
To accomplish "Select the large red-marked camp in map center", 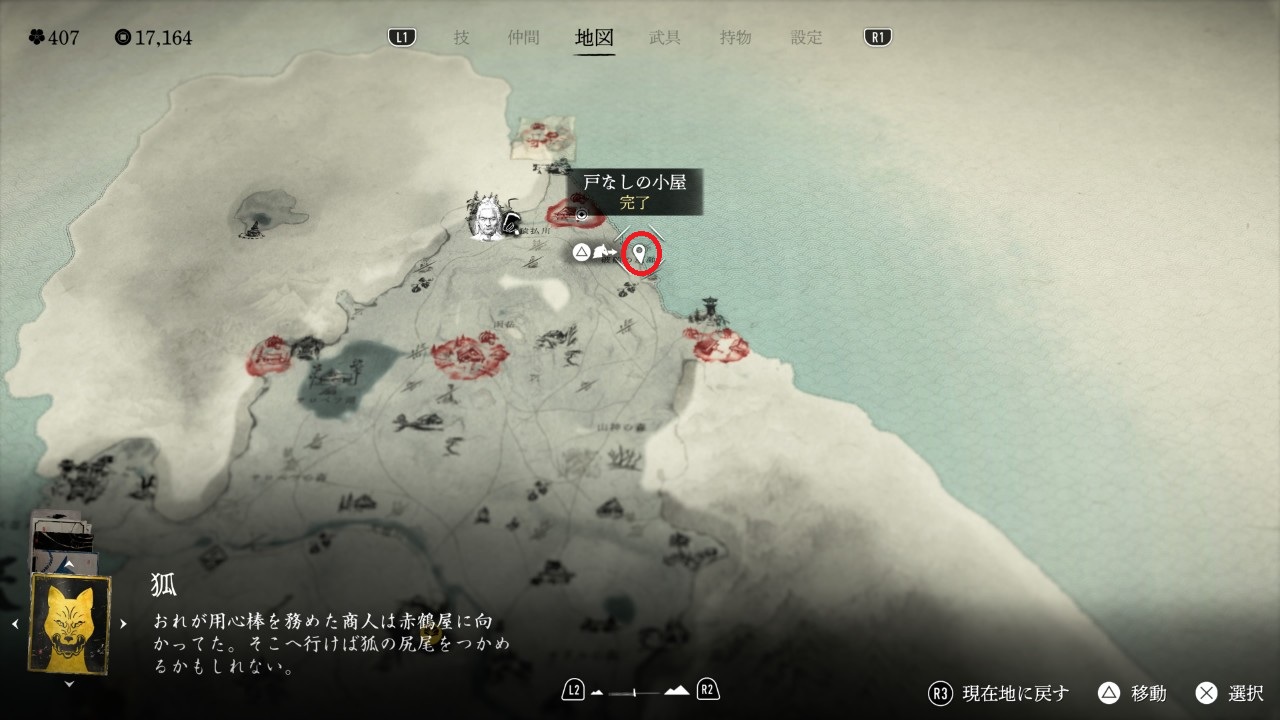I will tap(468, 354).
